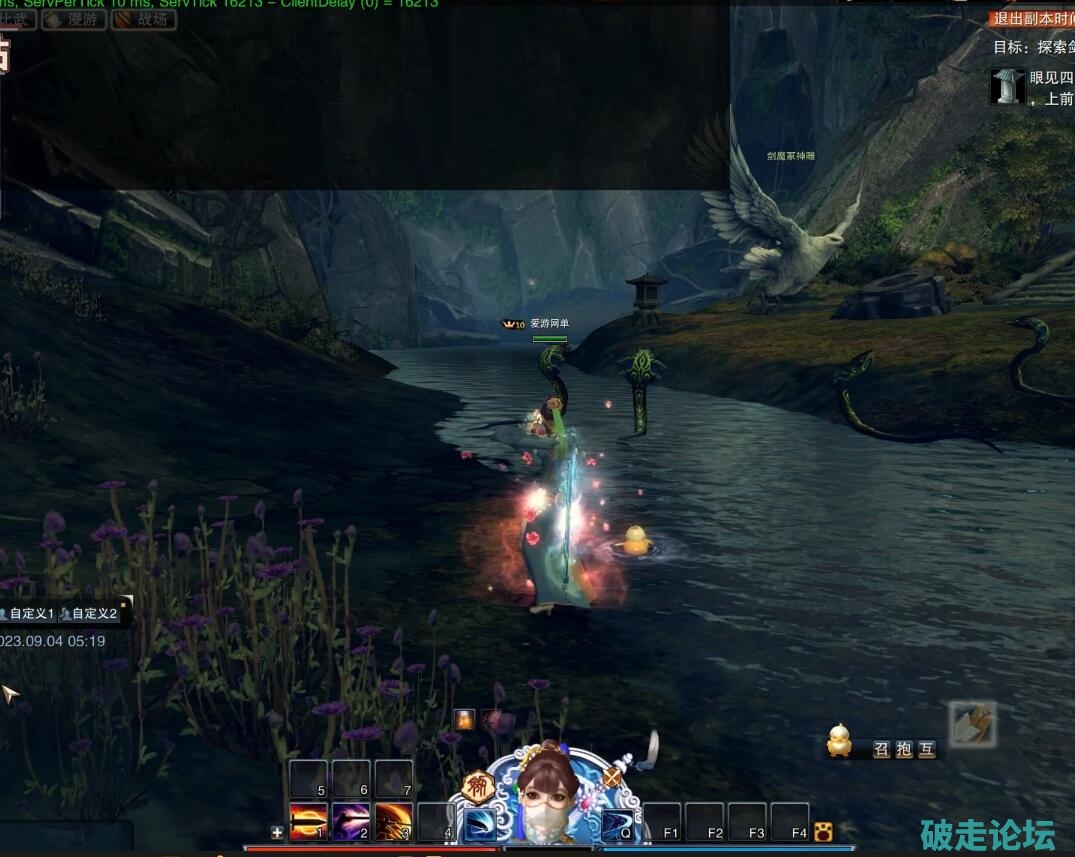Screen dimensions: 1075x857
Task: Select the yellow chick pet icon
Action: pos(839,741)
